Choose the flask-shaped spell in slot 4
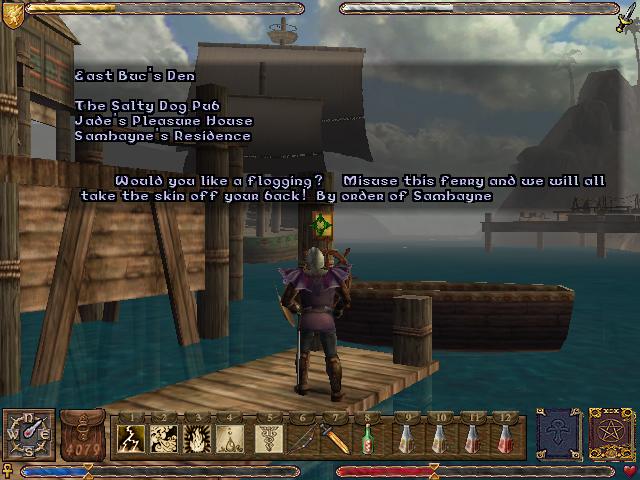The height and width of the screenshot is (480, 640). coord(232,438)
